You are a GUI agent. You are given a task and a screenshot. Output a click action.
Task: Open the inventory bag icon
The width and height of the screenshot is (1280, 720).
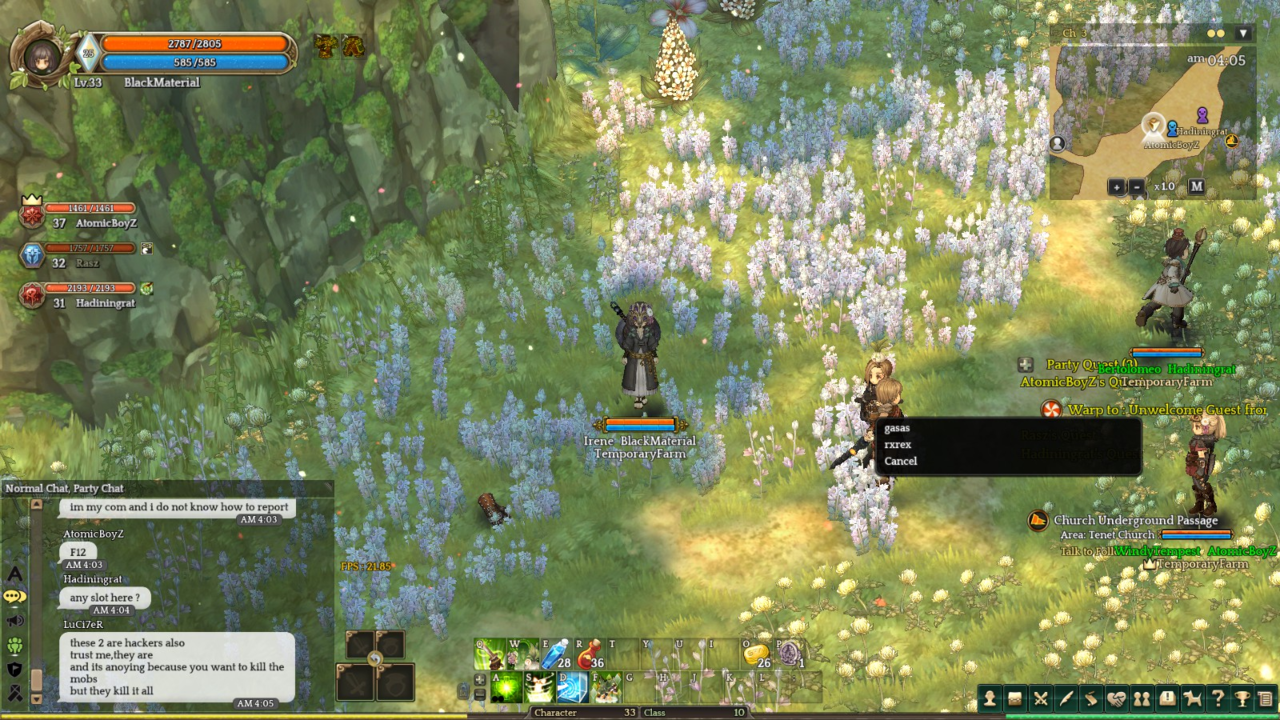[x=1015, y=699]
